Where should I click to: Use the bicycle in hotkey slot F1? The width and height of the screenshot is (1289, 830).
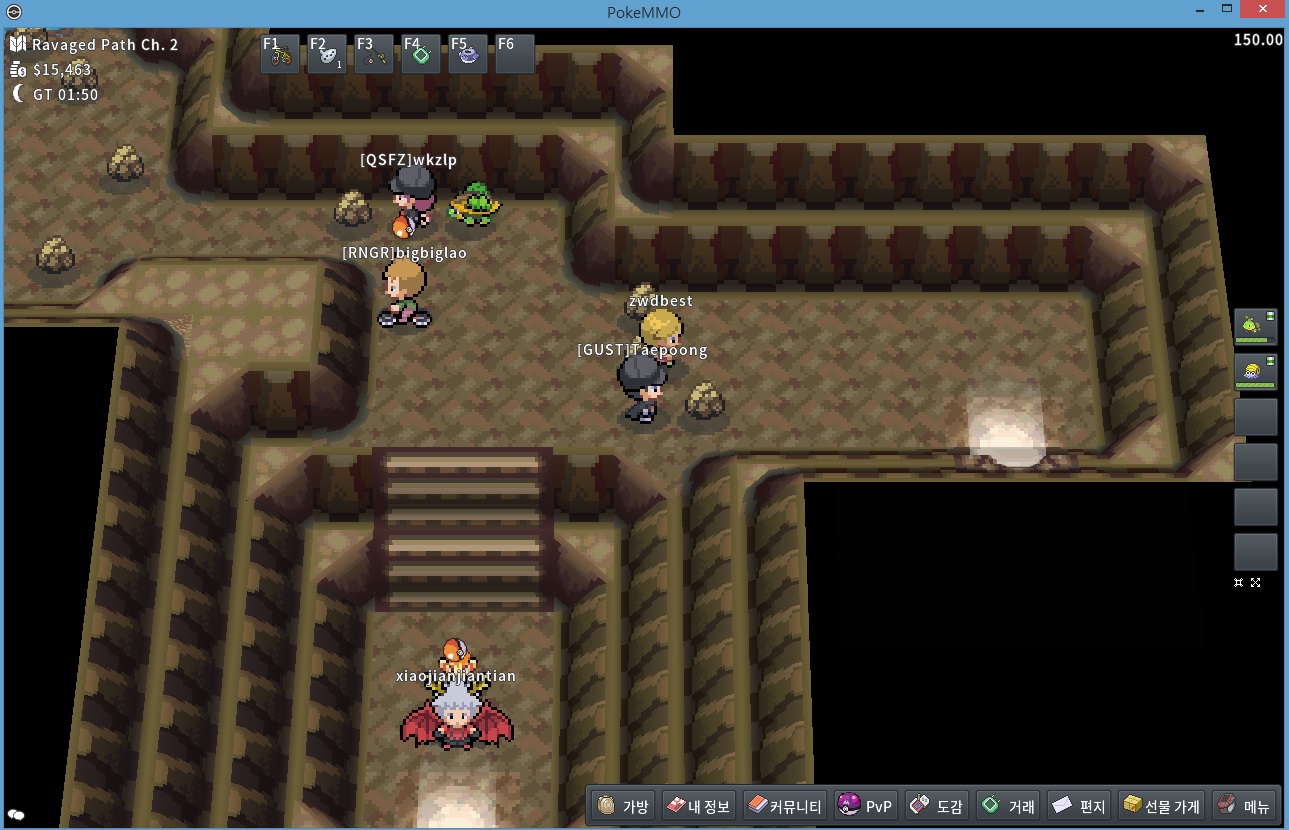280,54
